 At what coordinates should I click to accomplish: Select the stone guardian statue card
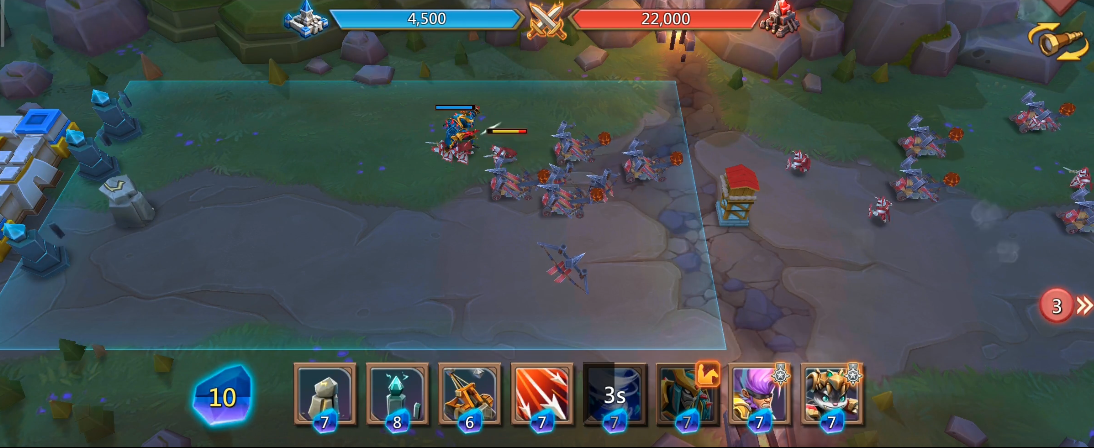(x=325, y=394)
